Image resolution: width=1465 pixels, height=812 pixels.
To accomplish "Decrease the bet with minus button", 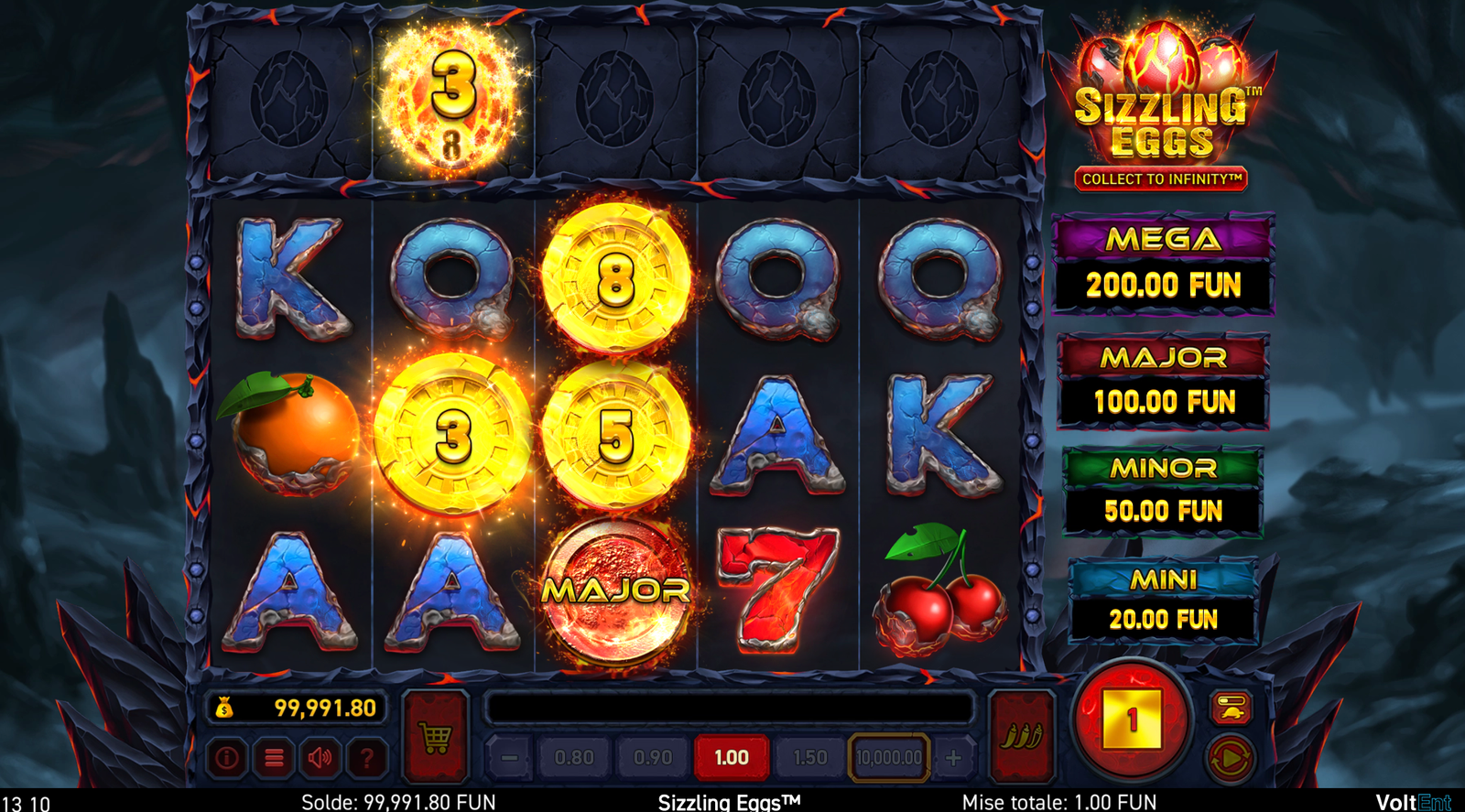I will coord(510,758).
